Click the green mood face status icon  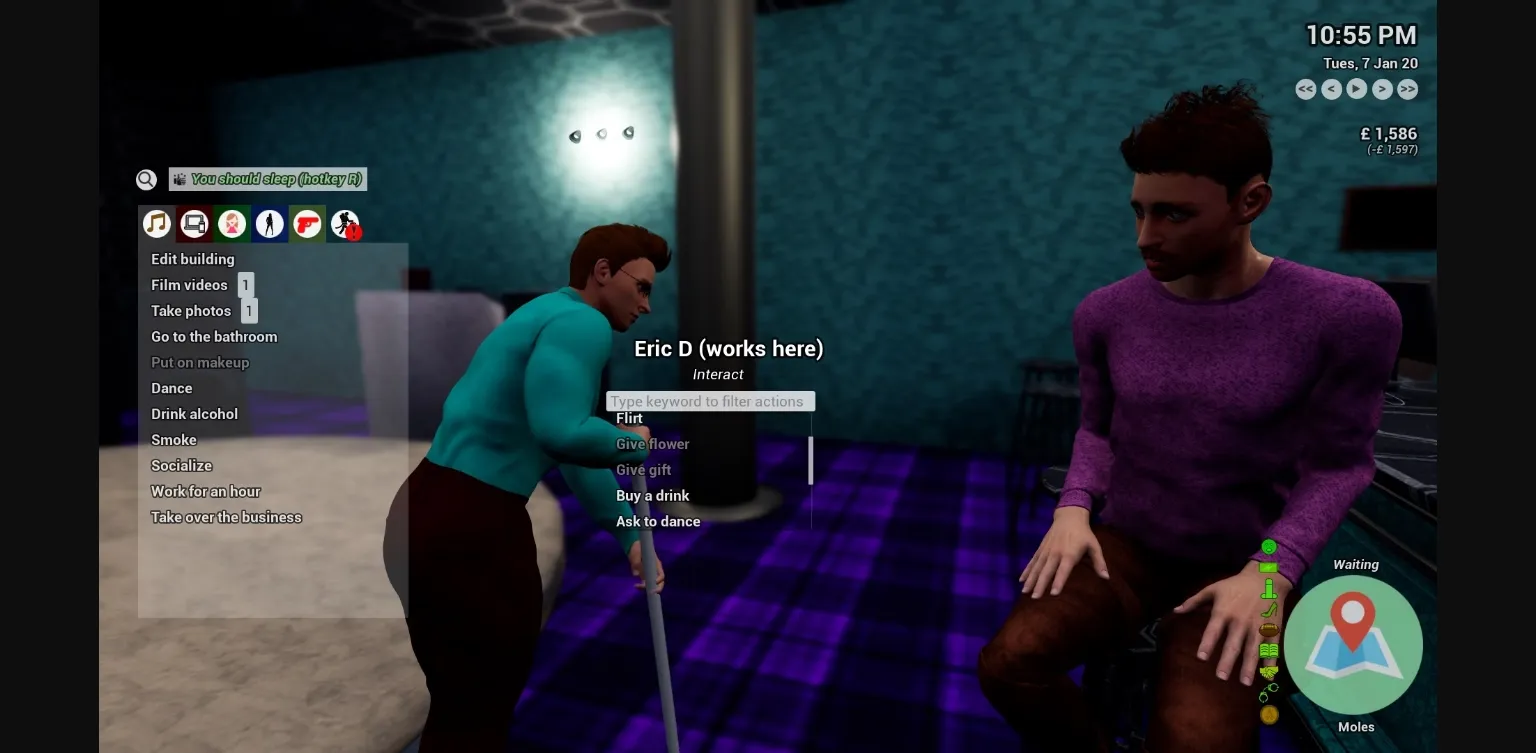[1268, 547]
